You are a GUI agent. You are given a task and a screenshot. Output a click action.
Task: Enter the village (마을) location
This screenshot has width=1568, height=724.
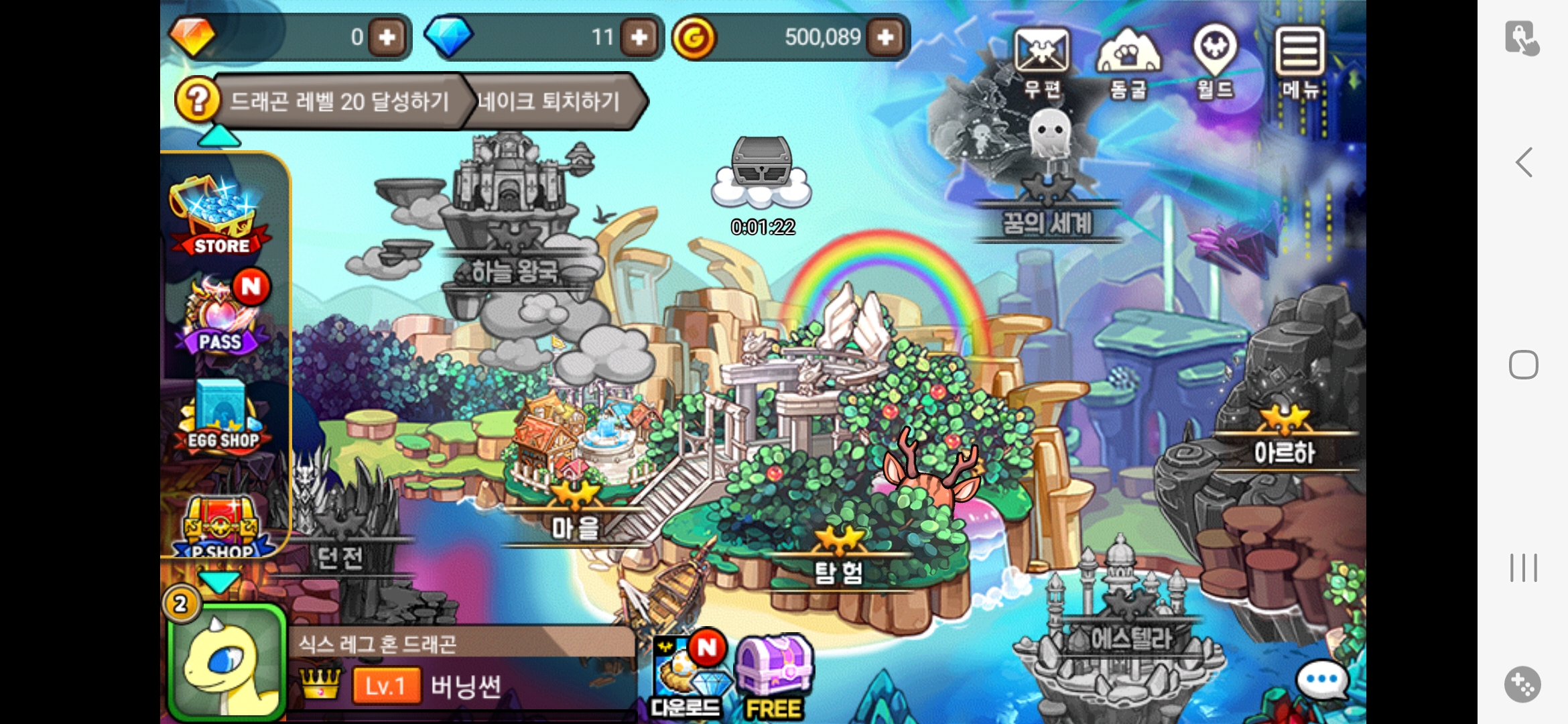pos(575,516)
